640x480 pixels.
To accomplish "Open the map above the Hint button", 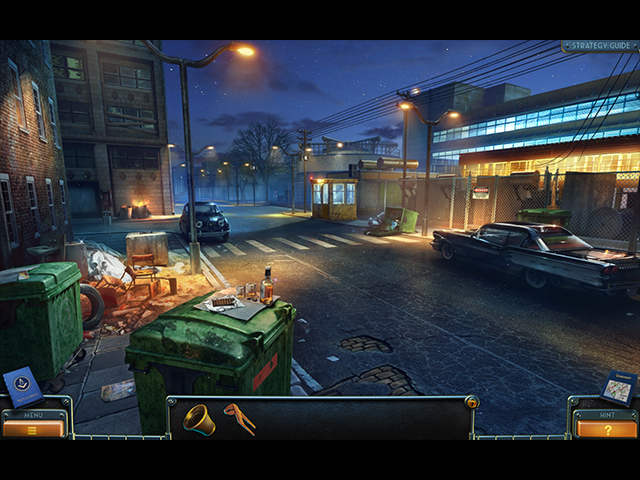I will (x=618, y=387).
